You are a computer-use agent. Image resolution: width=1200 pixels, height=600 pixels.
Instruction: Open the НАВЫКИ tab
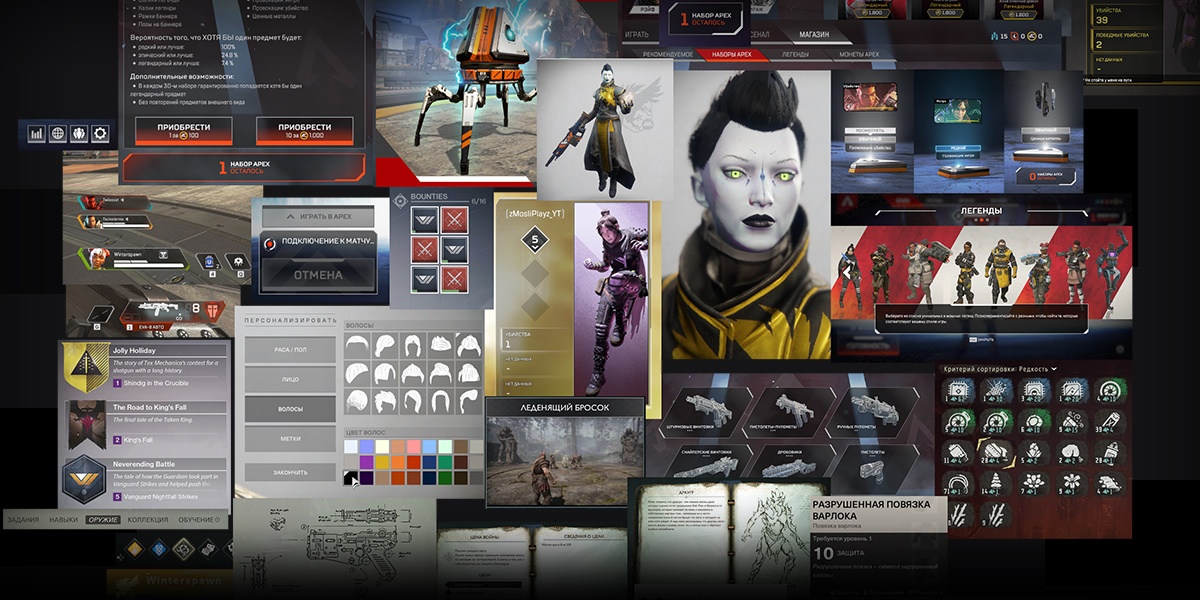pos(63,520)
